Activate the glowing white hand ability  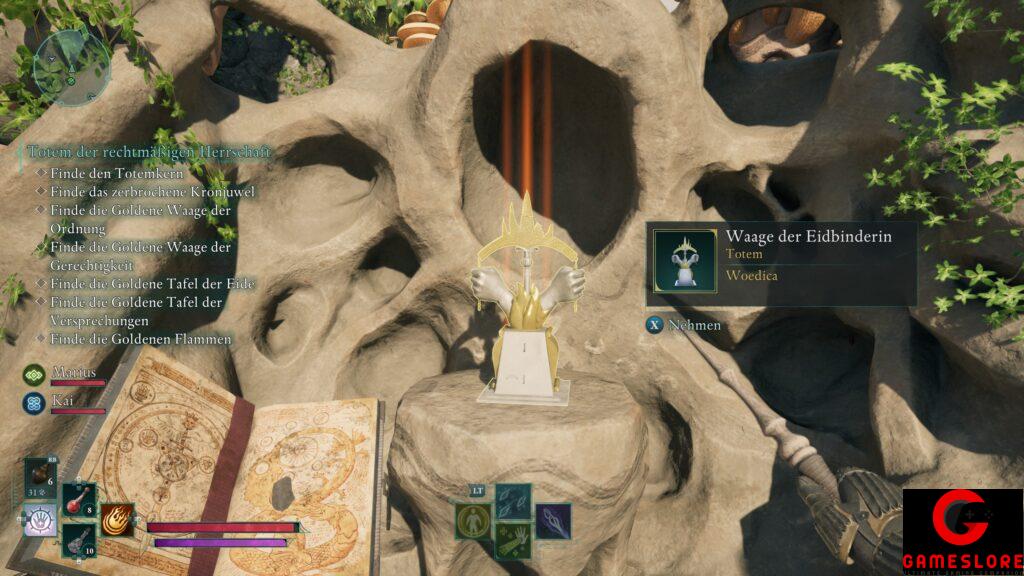point(39,520)
